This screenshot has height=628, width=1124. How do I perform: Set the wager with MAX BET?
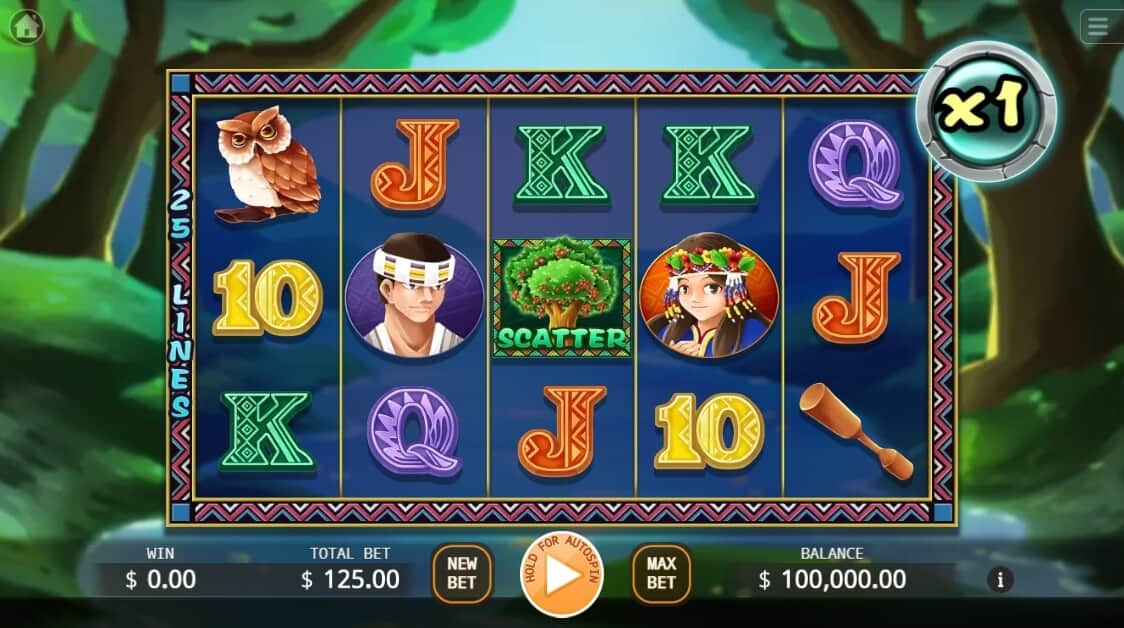pyautogui.click(x=661, y=573)
